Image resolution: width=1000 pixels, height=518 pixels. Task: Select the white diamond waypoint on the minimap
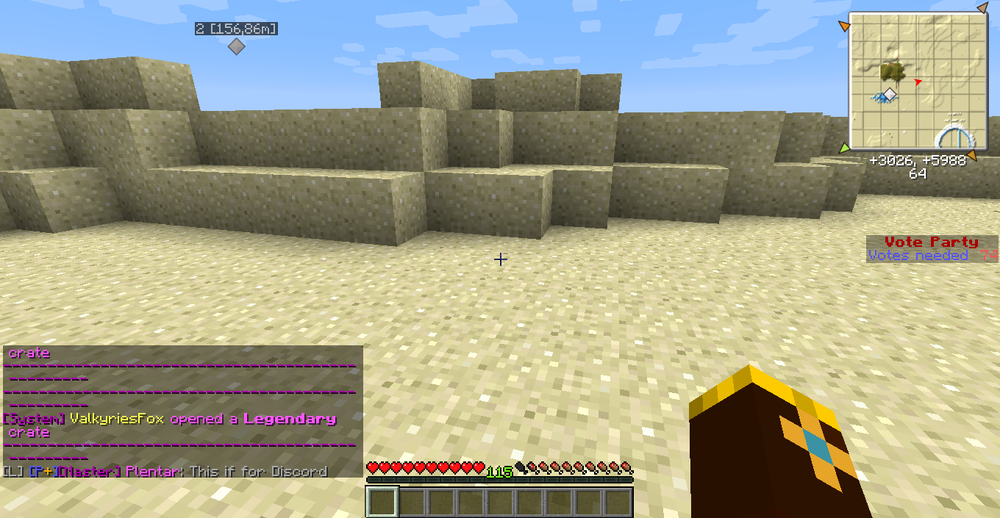coord(889,93)
